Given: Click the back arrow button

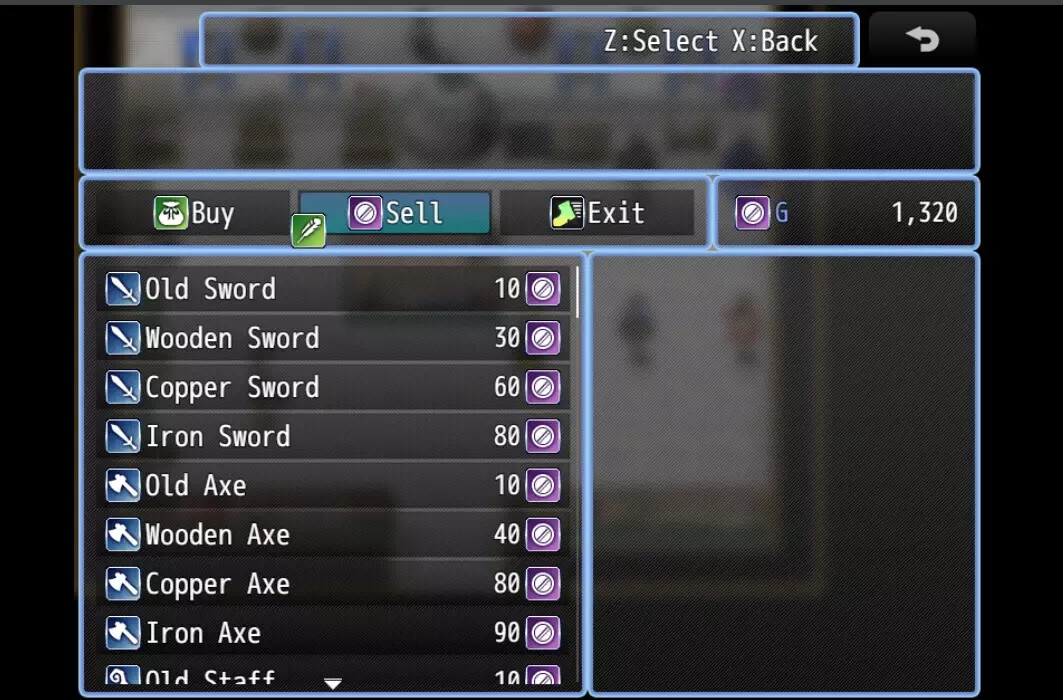Looking at the screenshot, I should (x=921, y=40).
